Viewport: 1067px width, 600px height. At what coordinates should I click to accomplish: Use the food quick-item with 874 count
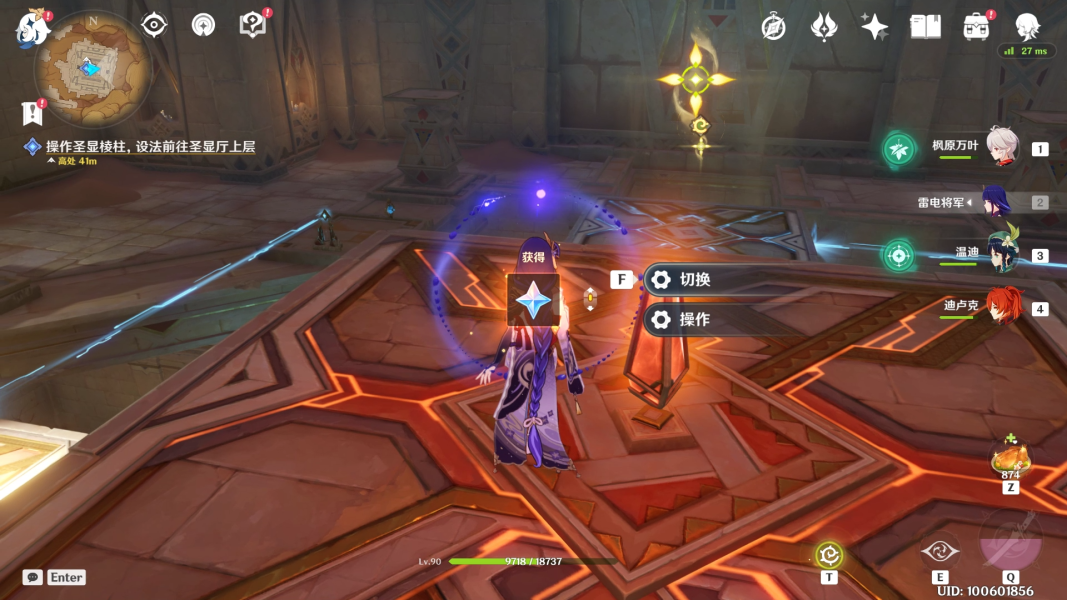(1010, 460)
